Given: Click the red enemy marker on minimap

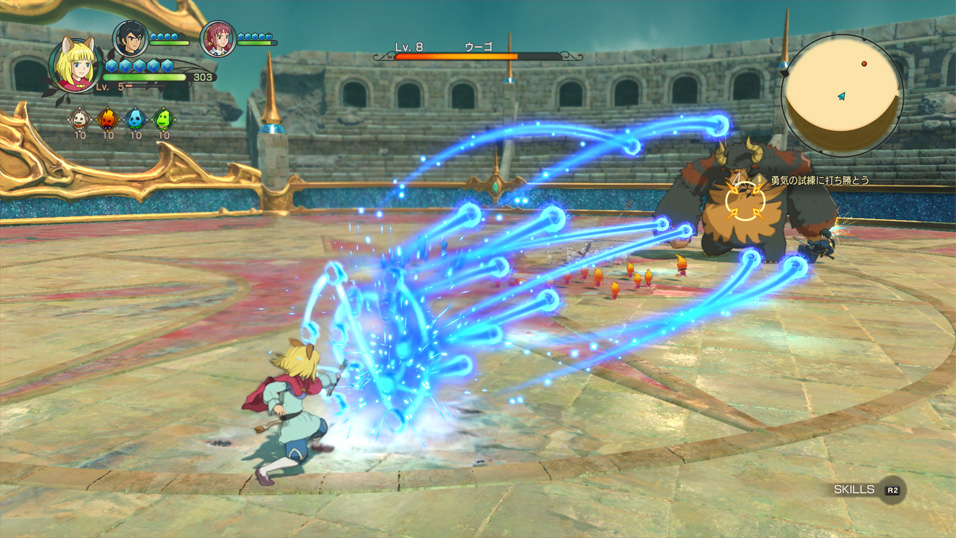Looking at the screenshot, I should point(864,64).
